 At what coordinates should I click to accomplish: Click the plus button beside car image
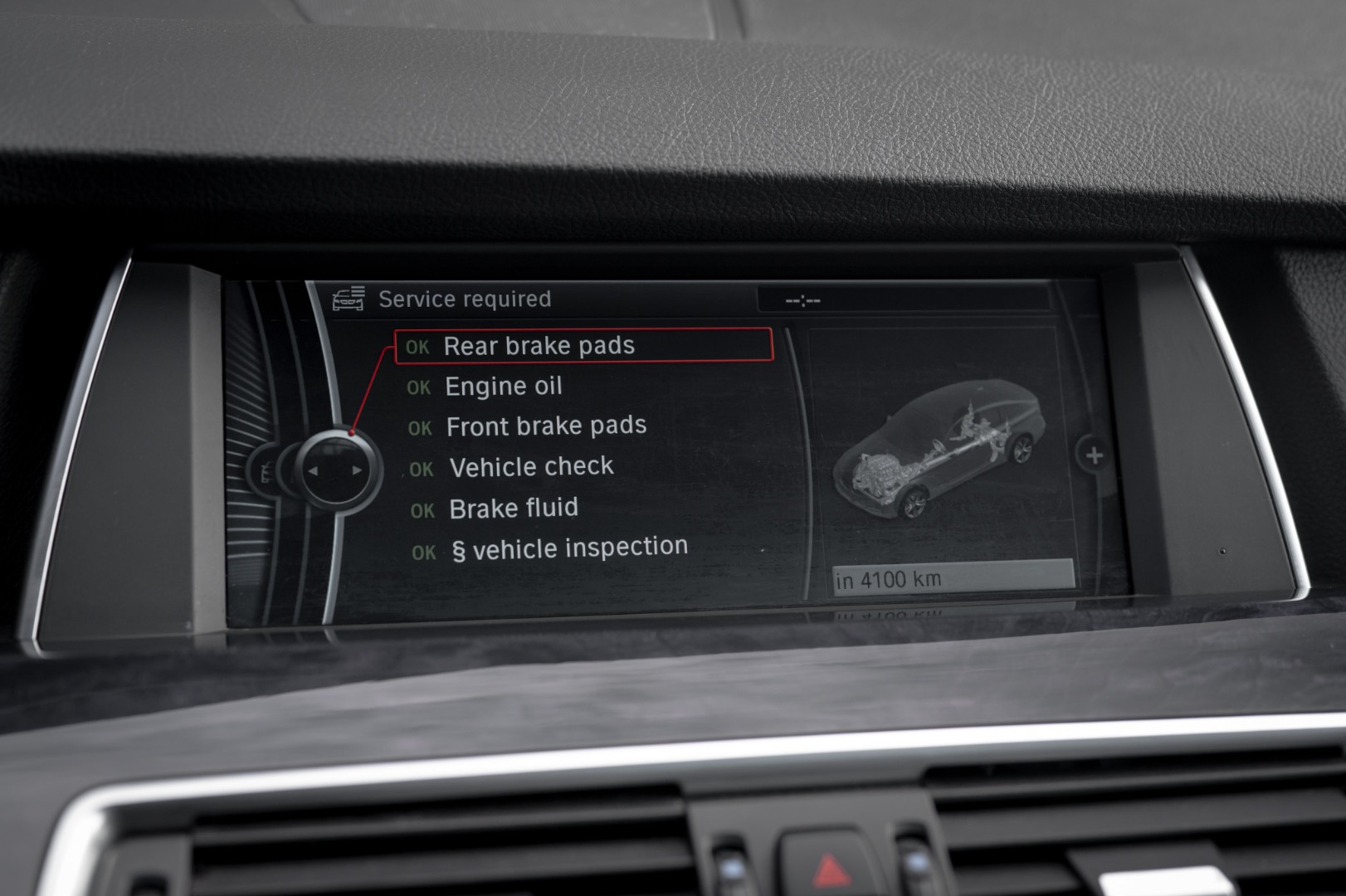coord(1094,455)
